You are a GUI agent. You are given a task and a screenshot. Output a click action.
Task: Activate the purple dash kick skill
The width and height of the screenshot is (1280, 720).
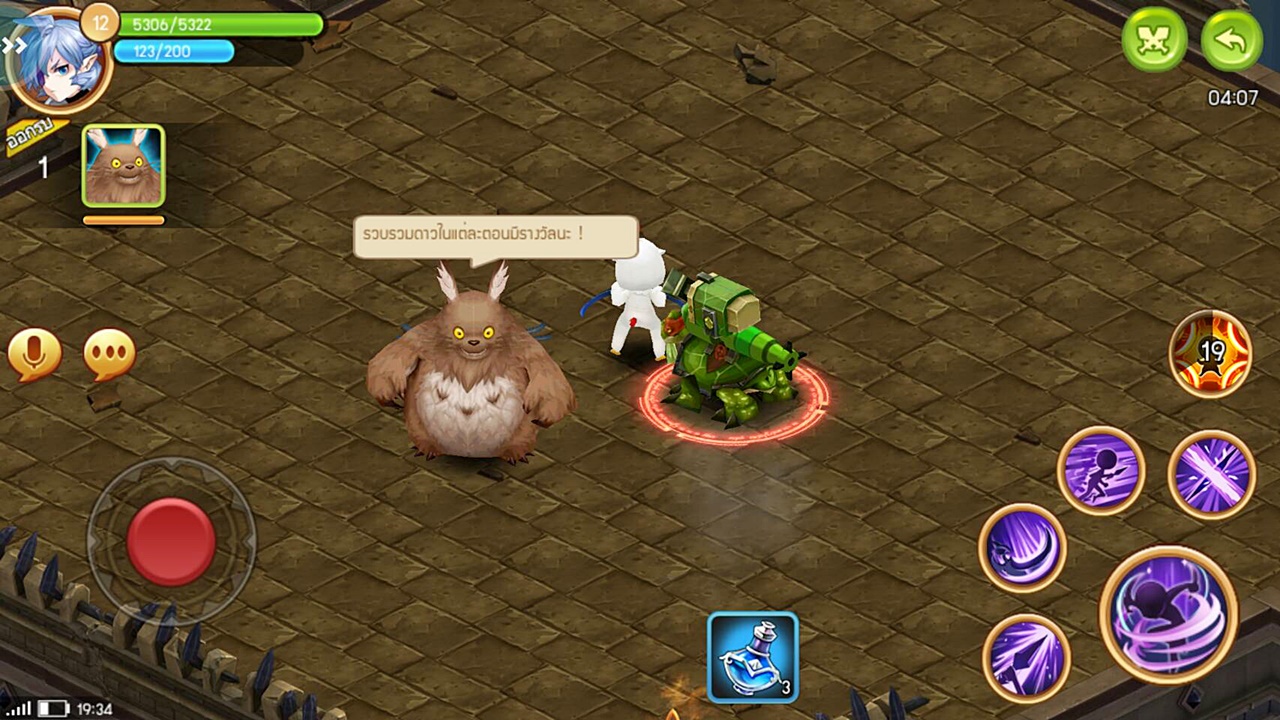[1101, 470]
